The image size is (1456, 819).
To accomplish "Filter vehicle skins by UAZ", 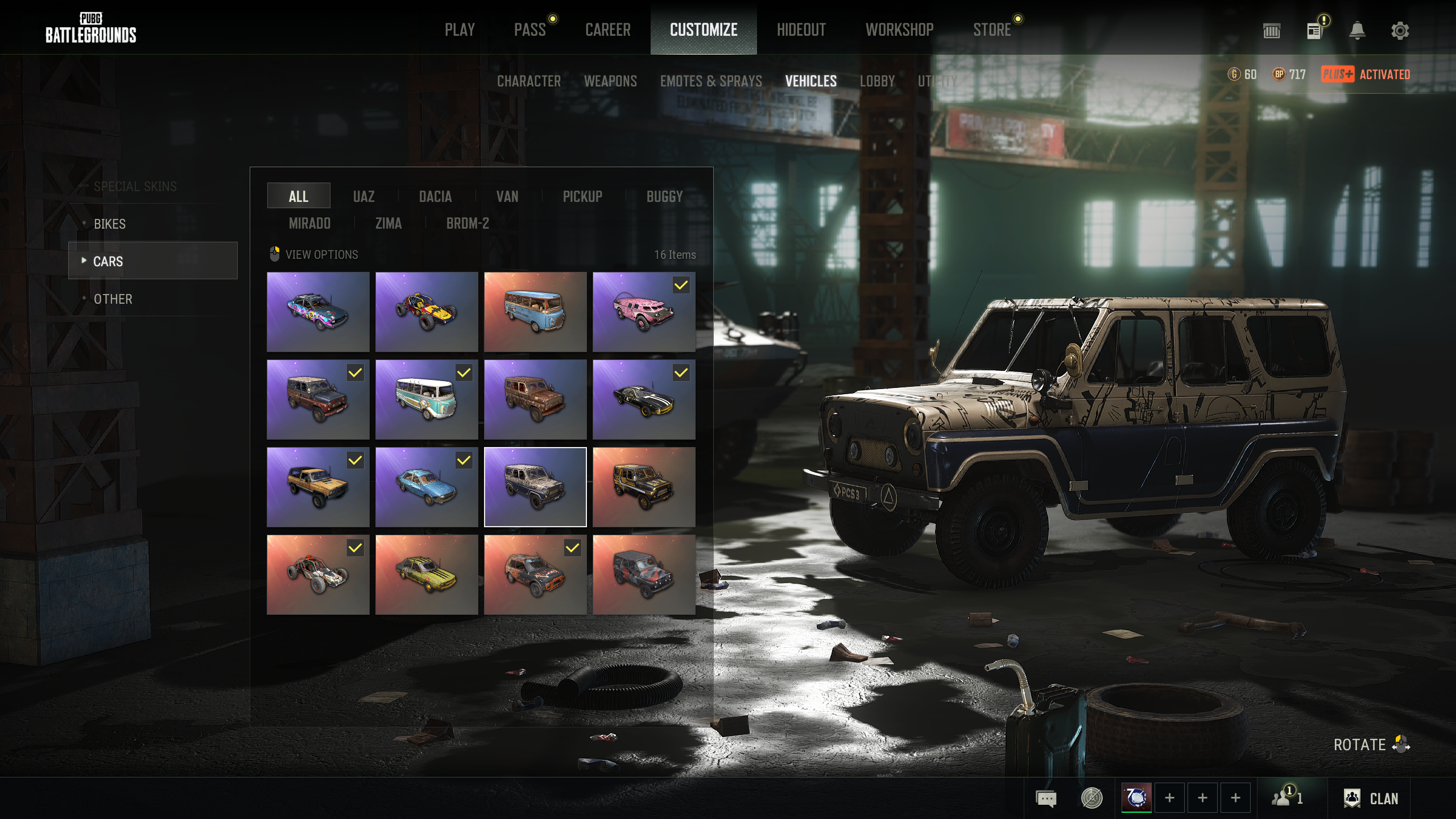I will pyautogui.click(x=364, y=197).
